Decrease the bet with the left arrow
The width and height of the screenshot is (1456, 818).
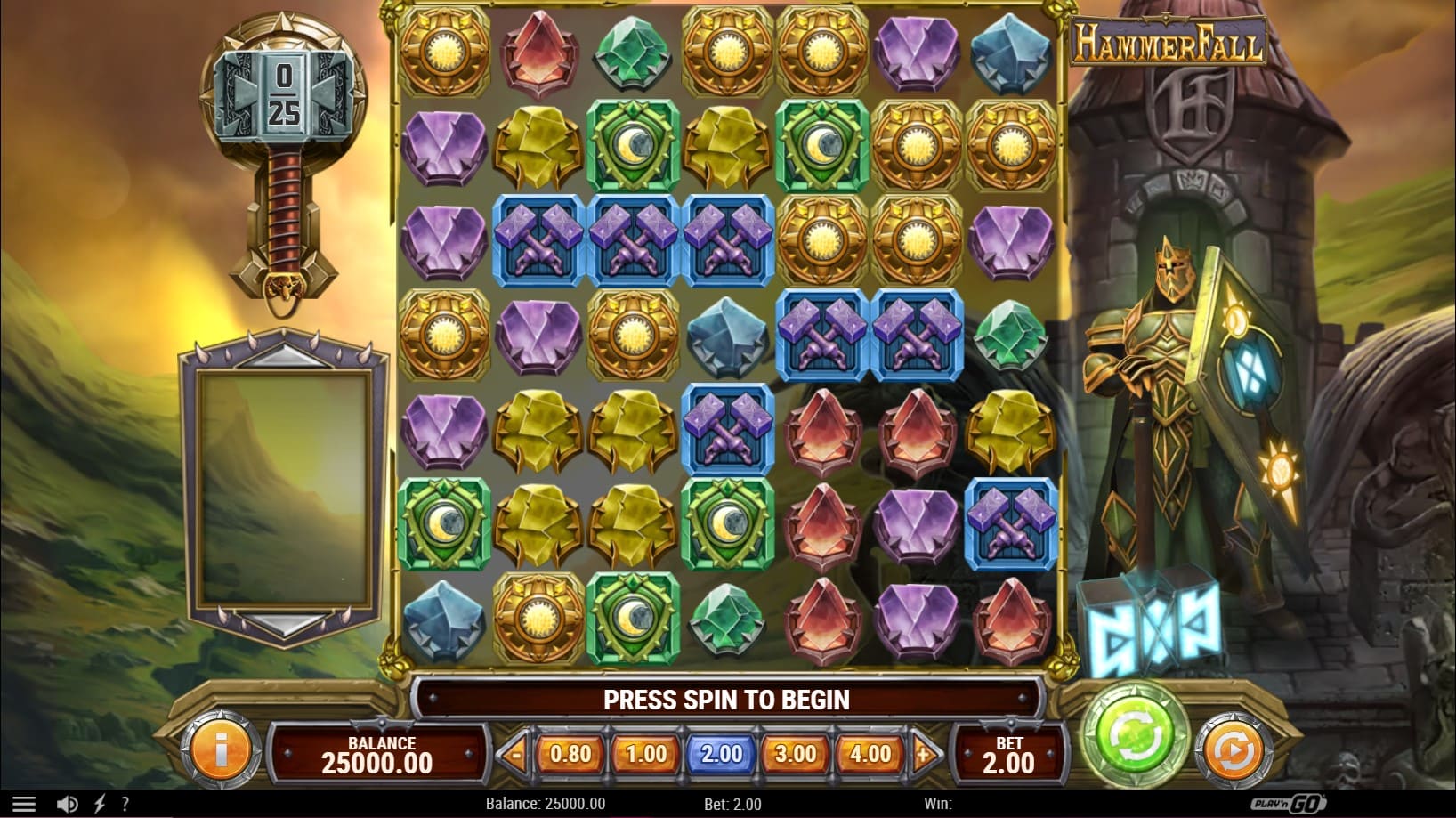[514, 755]
